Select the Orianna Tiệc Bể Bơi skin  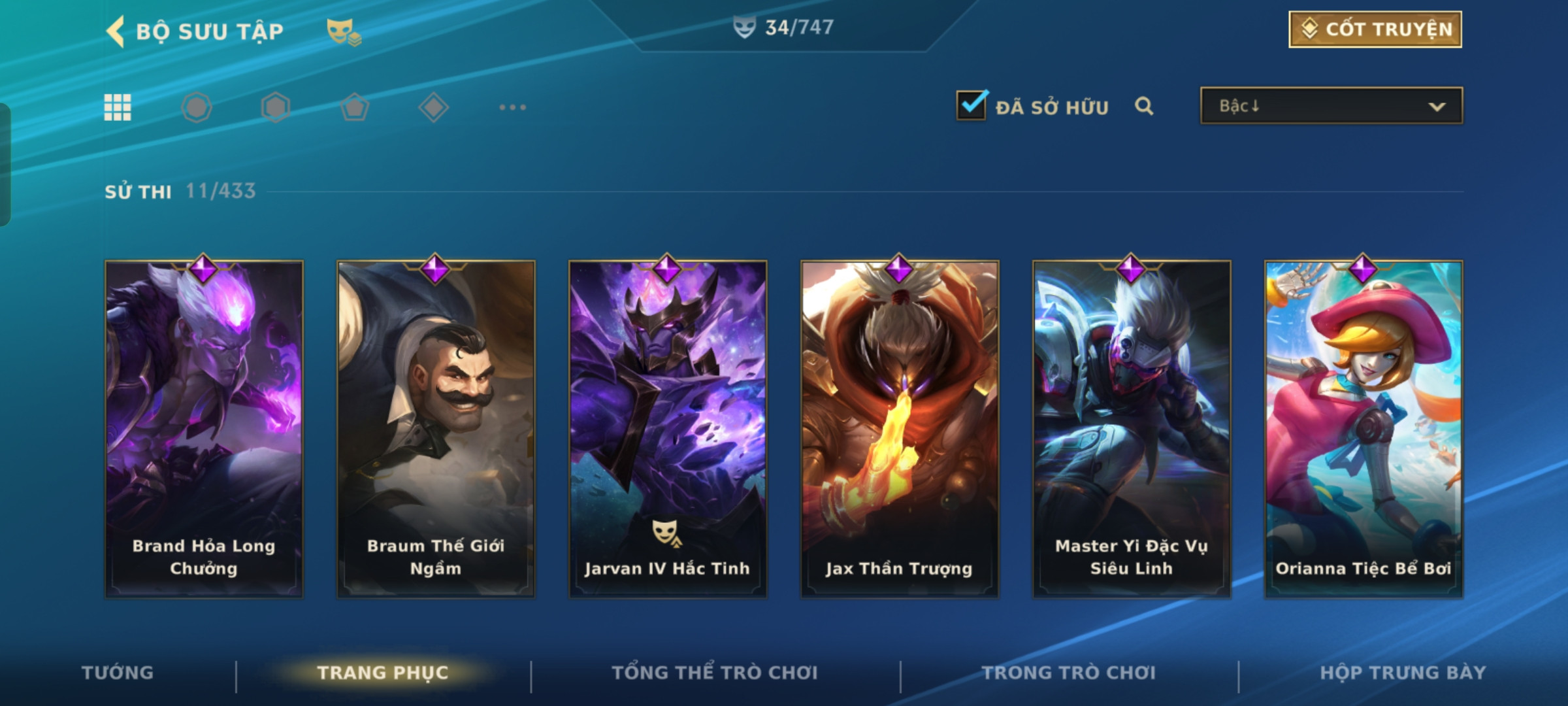pyautogui.click(x=1364, y=429)
